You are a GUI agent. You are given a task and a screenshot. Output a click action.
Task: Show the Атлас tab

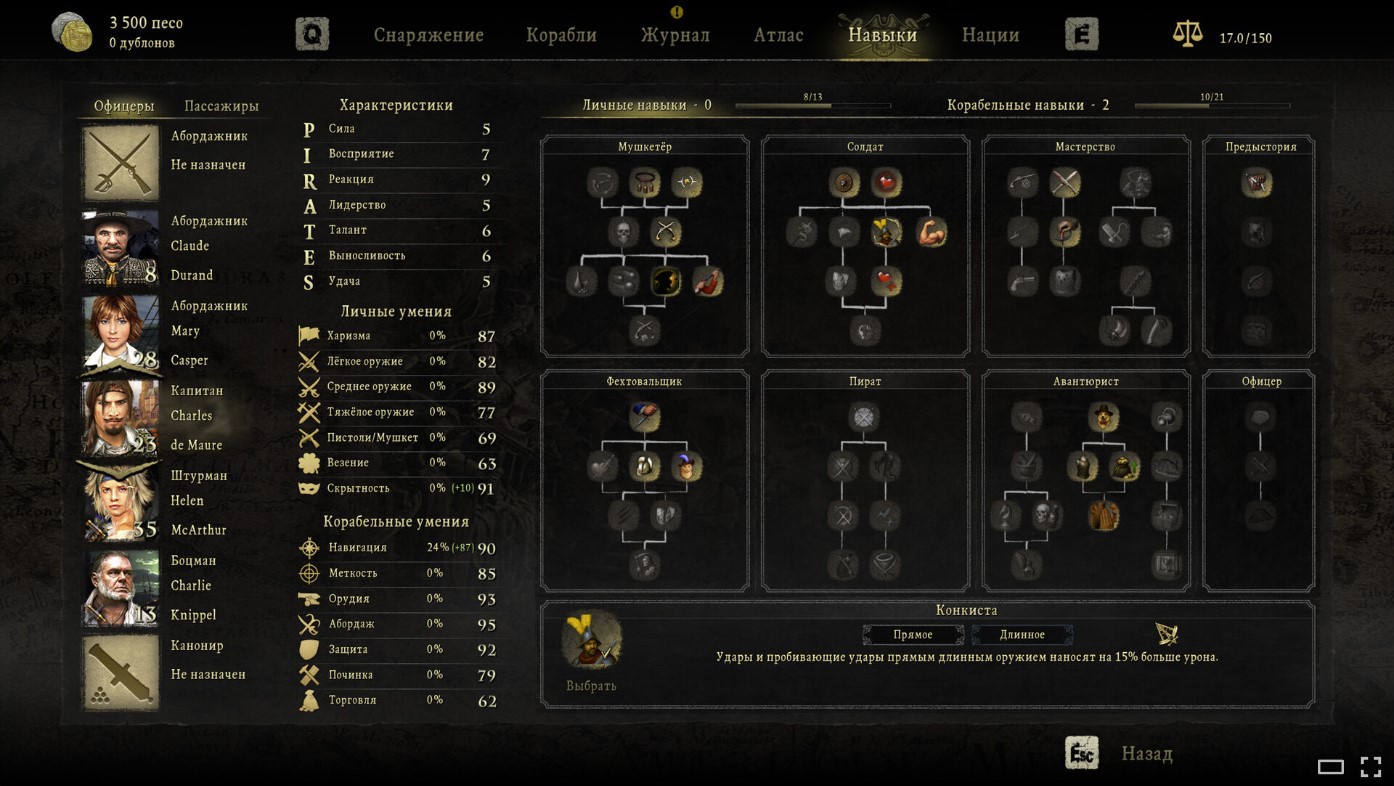tap(778, 35)
